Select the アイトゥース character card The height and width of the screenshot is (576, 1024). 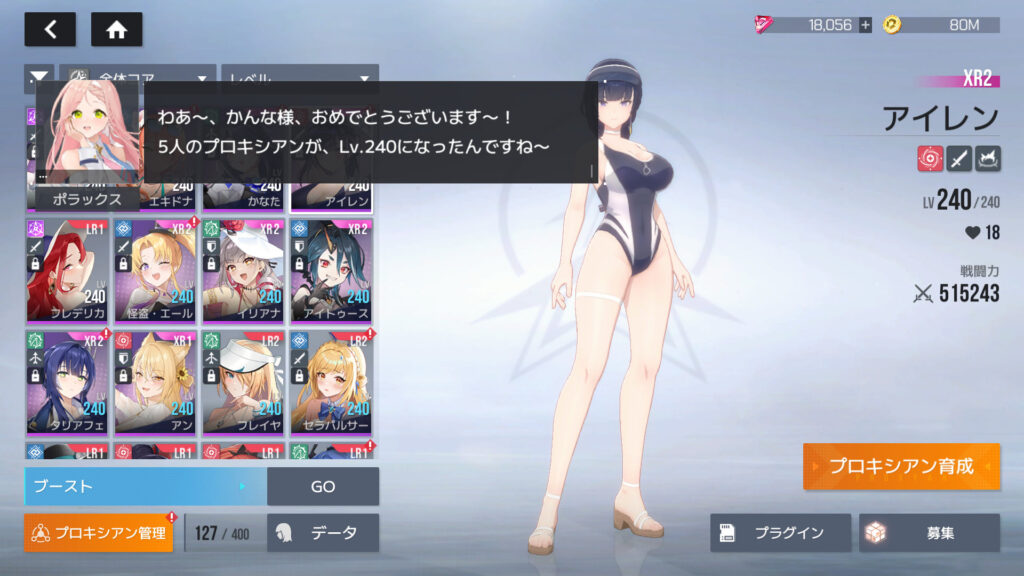click(331, 269)
